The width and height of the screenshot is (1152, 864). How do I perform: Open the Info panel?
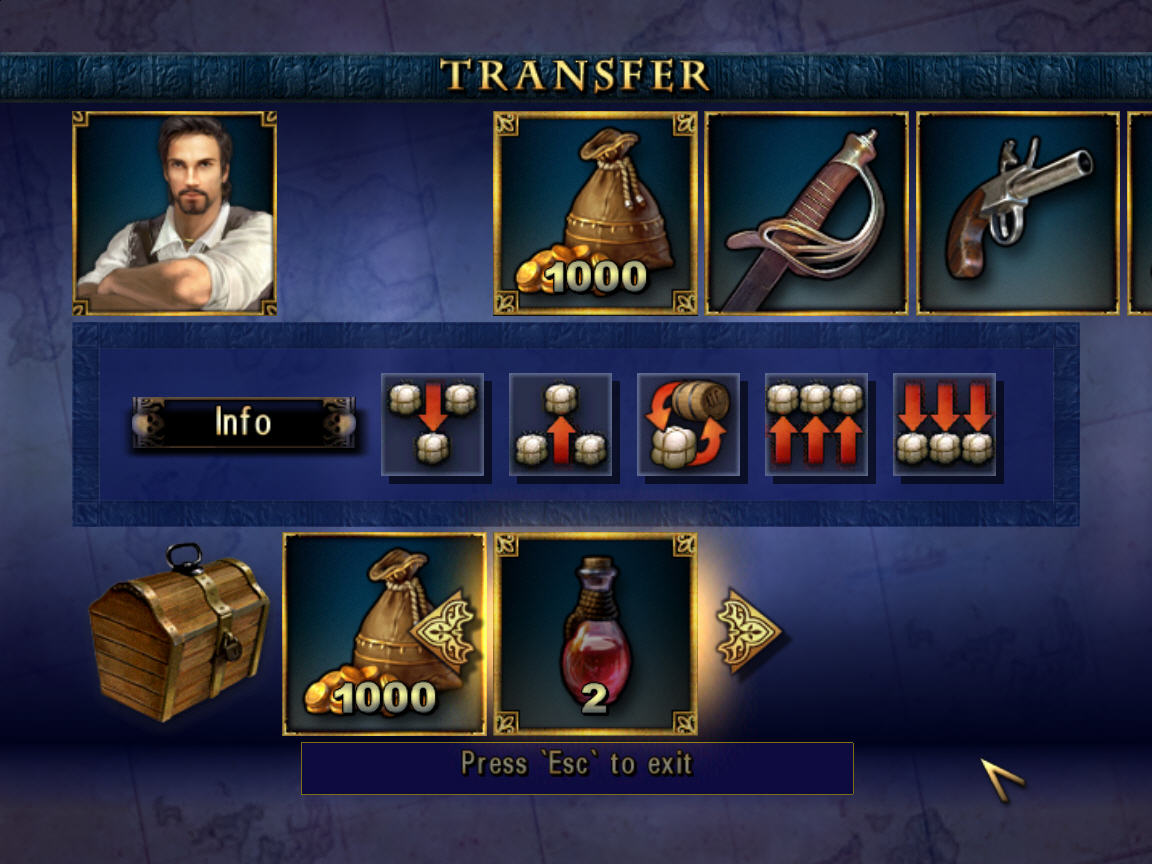(x=243, y=422)
